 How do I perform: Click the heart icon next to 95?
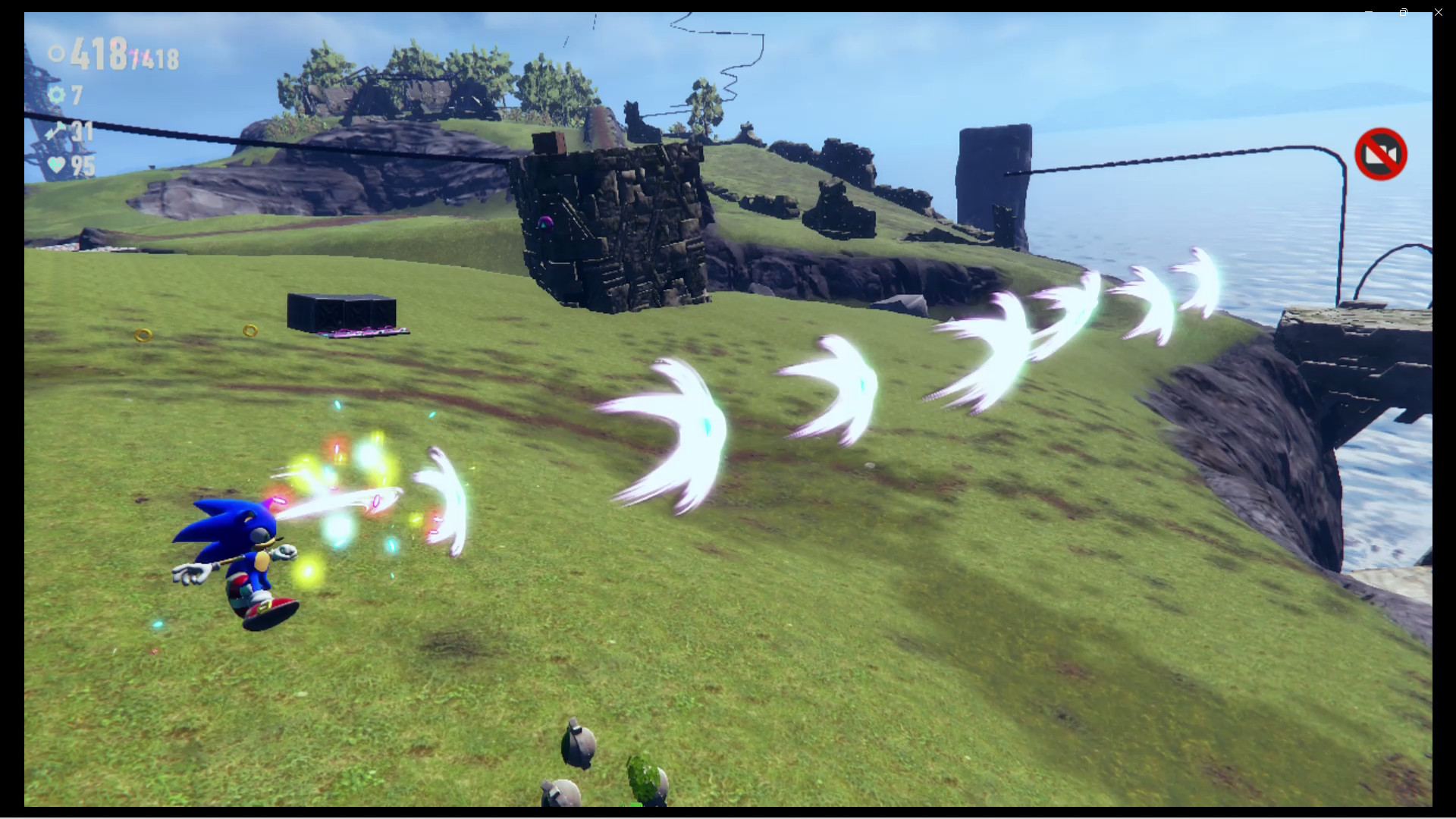(x=57, y=163)
